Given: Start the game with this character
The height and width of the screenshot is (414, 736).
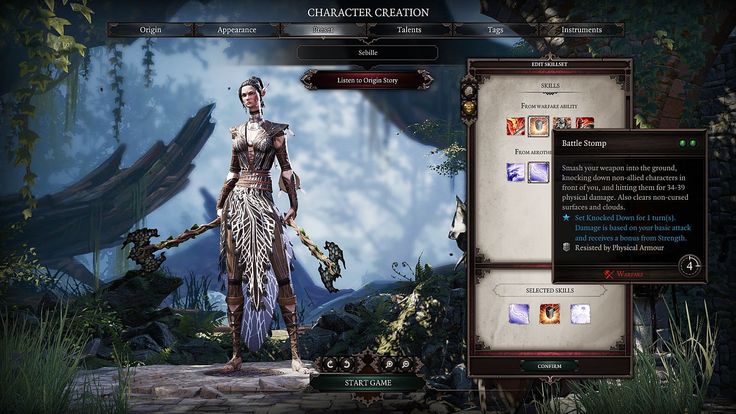Looking at the screenshot, I should tap(367, 383).
